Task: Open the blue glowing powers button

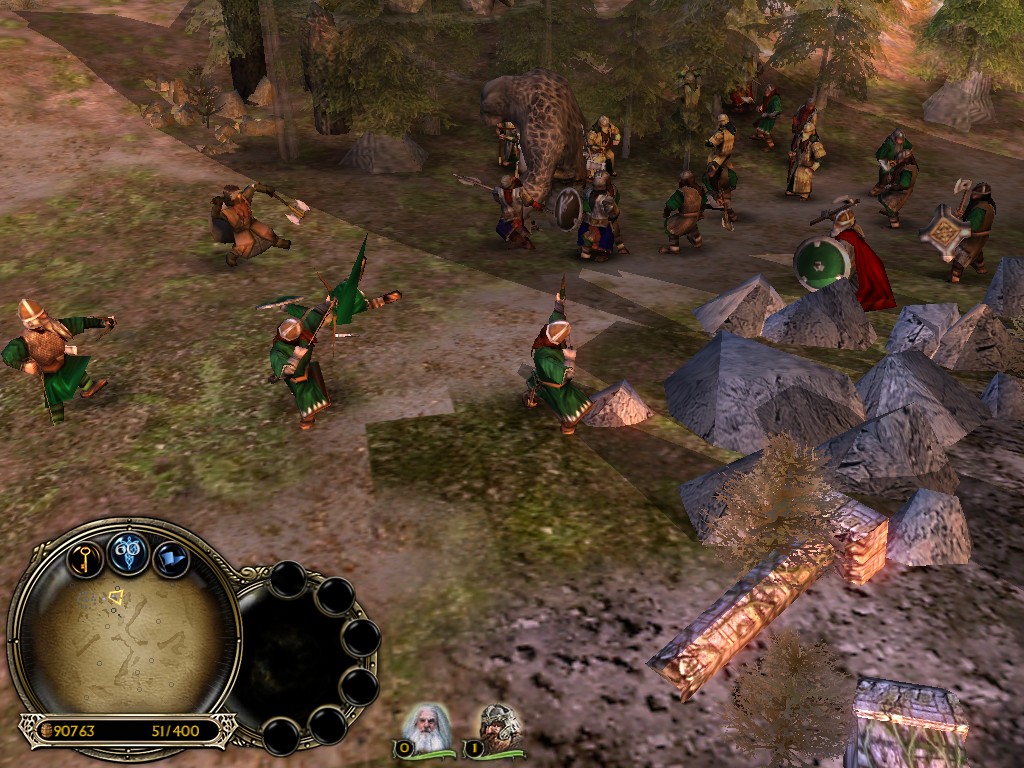Action: click(x=128, y=552)
